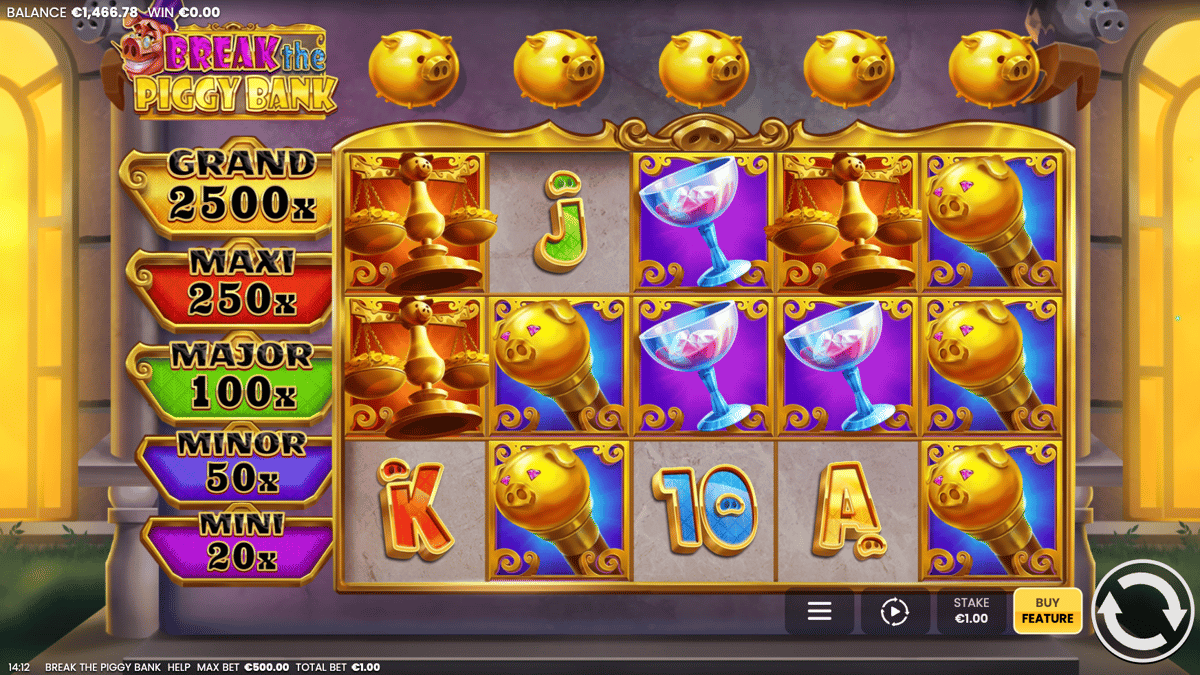Spin the reels with the circular arrow button
The width and height of the screenshot is (1200, 675).
(1144, 610)
